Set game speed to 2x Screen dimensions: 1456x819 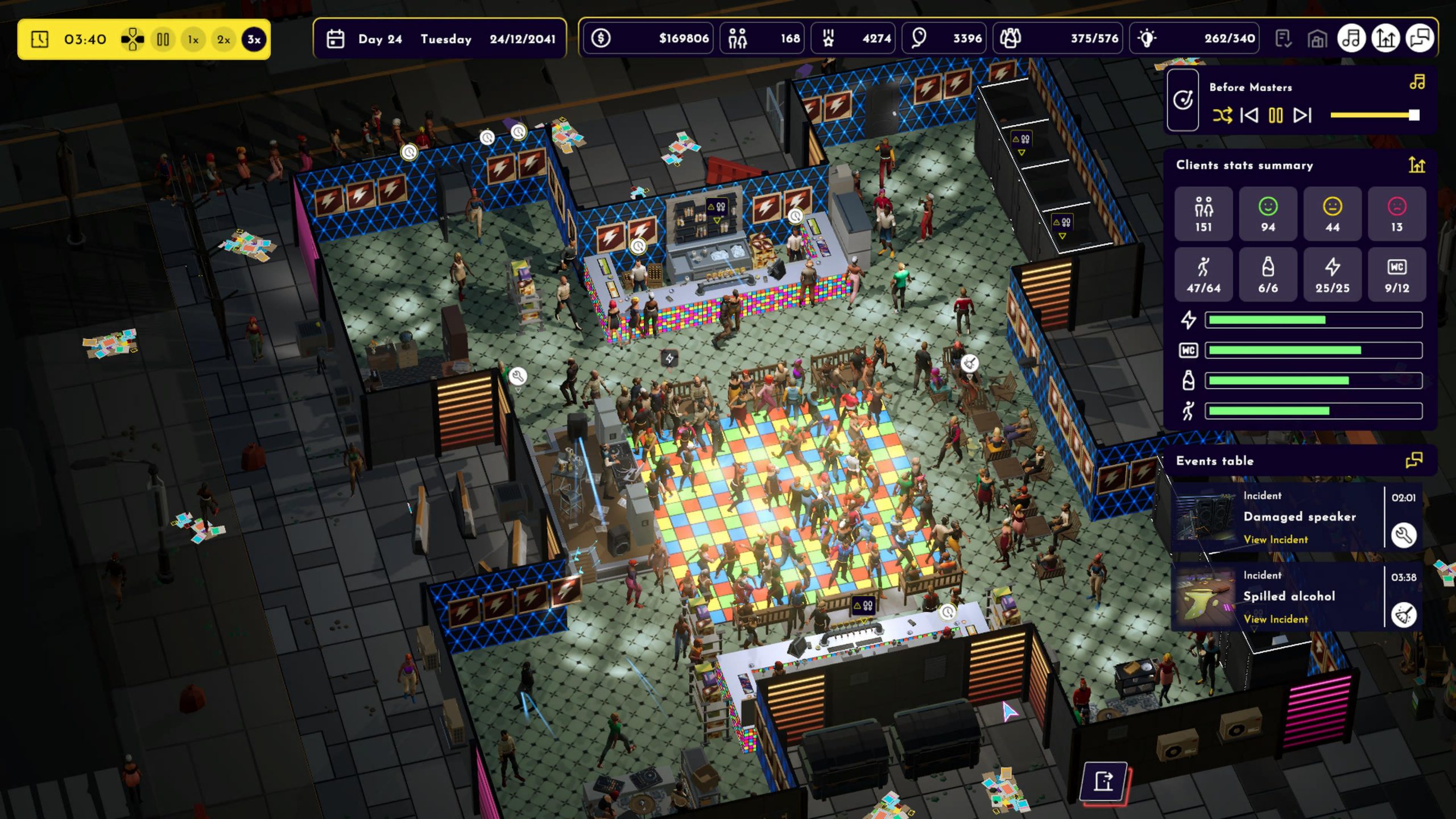[x=224, y=39]
